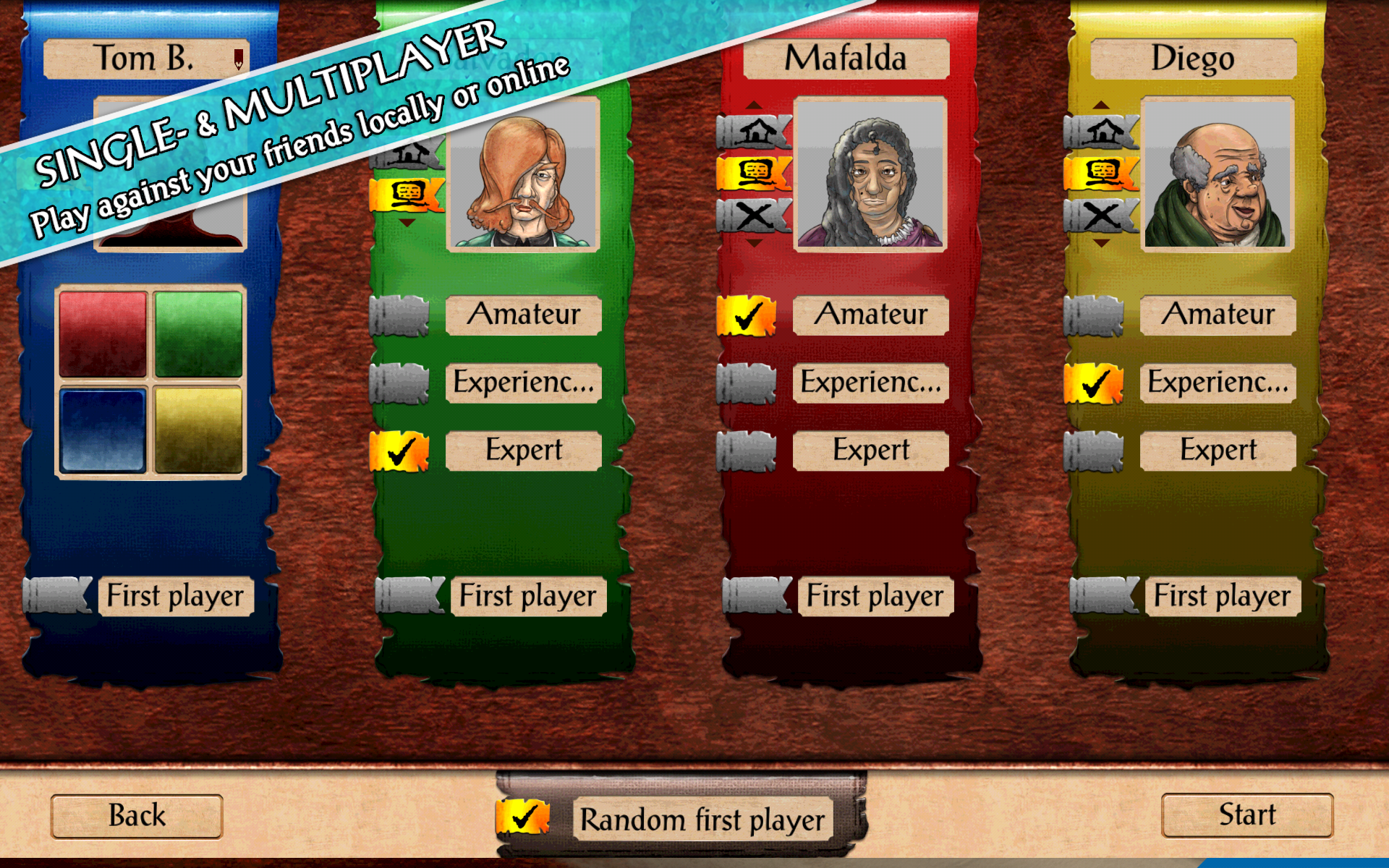Viewport: 1389px width, 868px height.
Task: Click the down arrow under the green AI banner
Action: click(x=407, y=223)
